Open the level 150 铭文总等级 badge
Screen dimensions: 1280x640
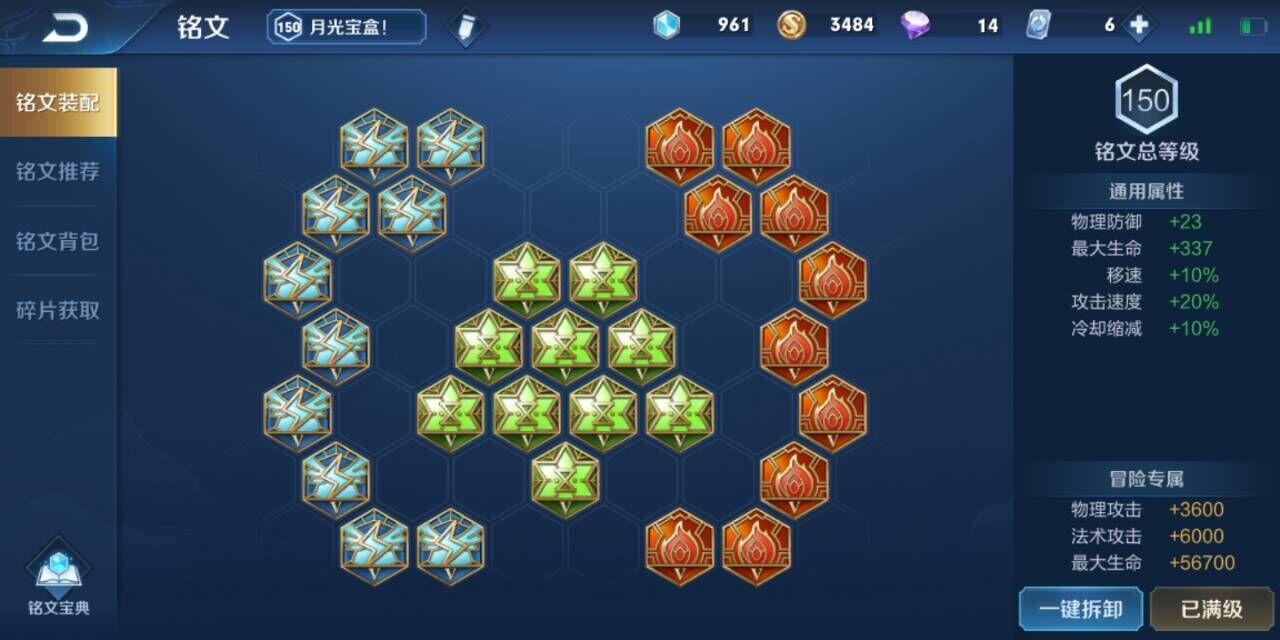click(1146, 100)
